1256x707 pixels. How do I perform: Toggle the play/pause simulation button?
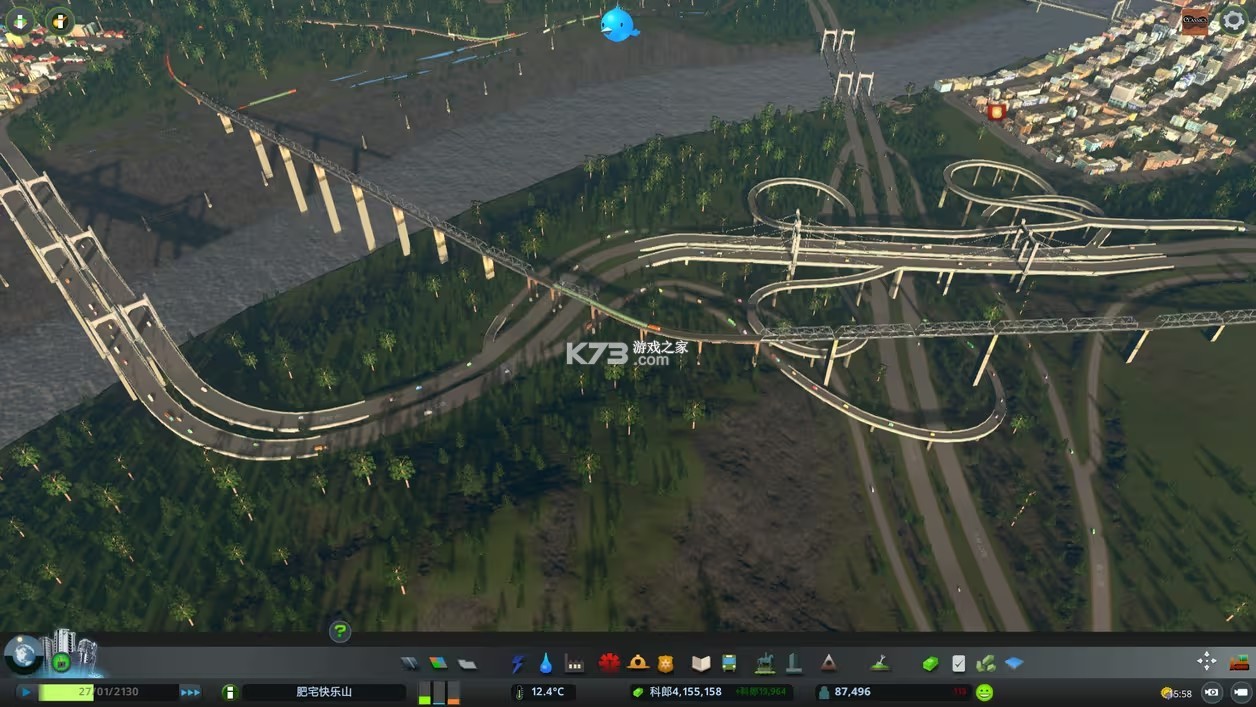(25, 692)
